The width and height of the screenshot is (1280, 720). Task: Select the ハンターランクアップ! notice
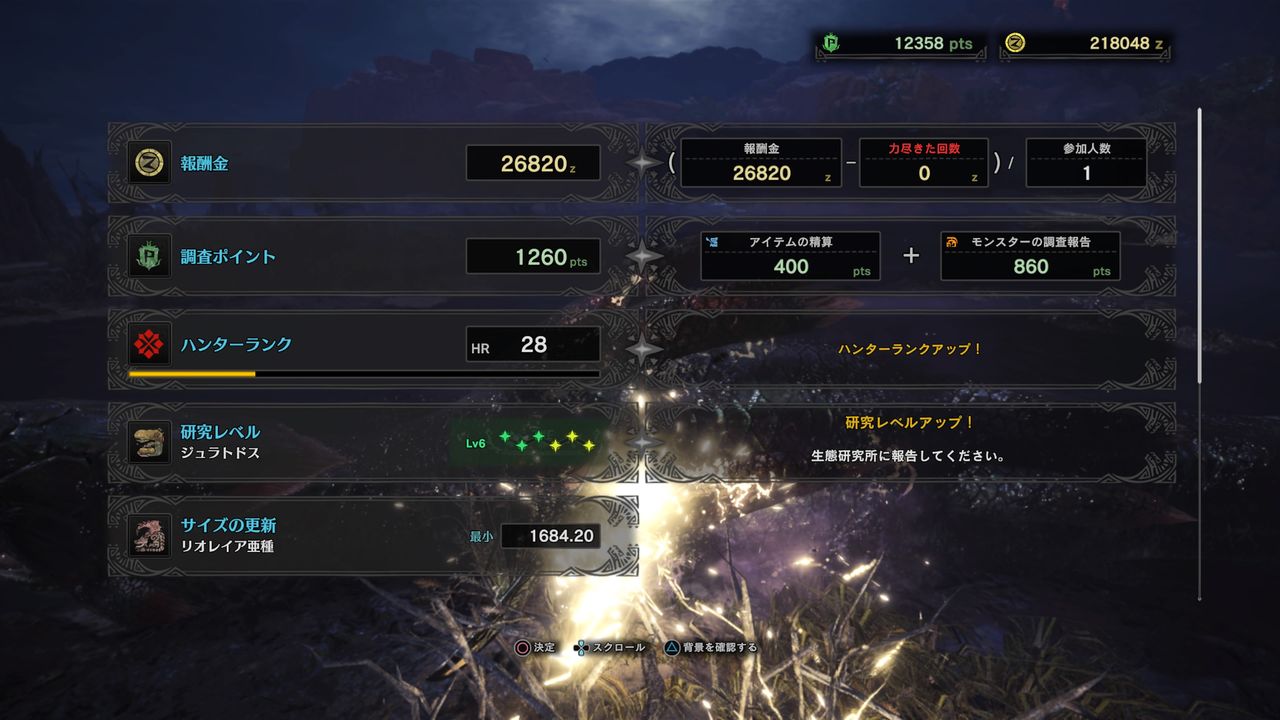(910, 349)
